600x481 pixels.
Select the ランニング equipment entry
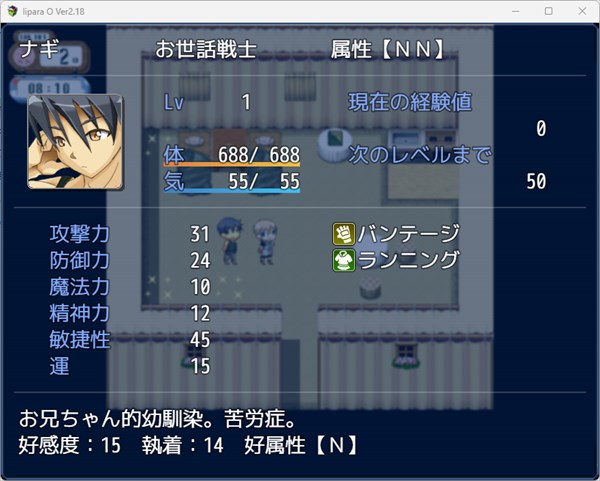point(398,260)
